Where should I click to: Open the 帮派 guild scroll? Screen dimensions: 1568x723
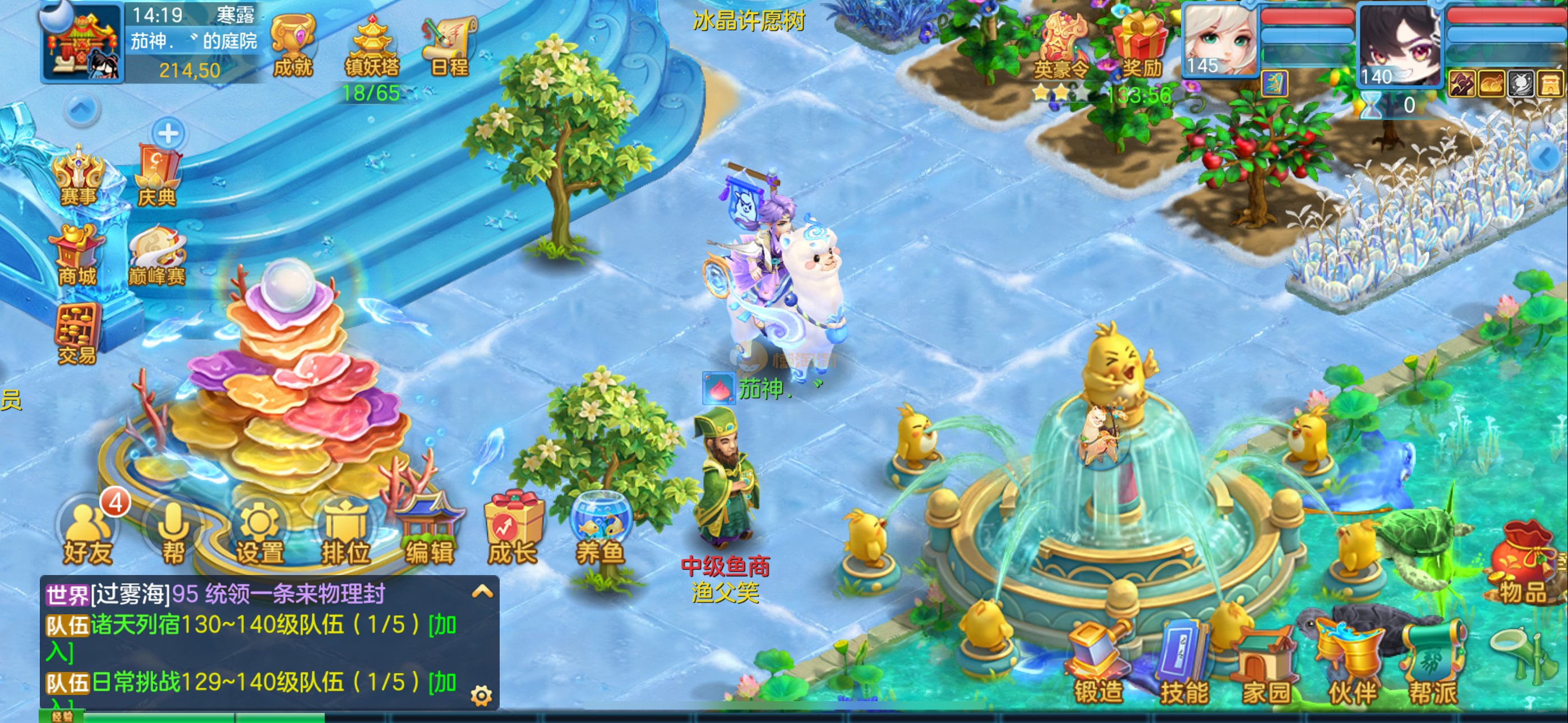click(x=1433, y=666)
